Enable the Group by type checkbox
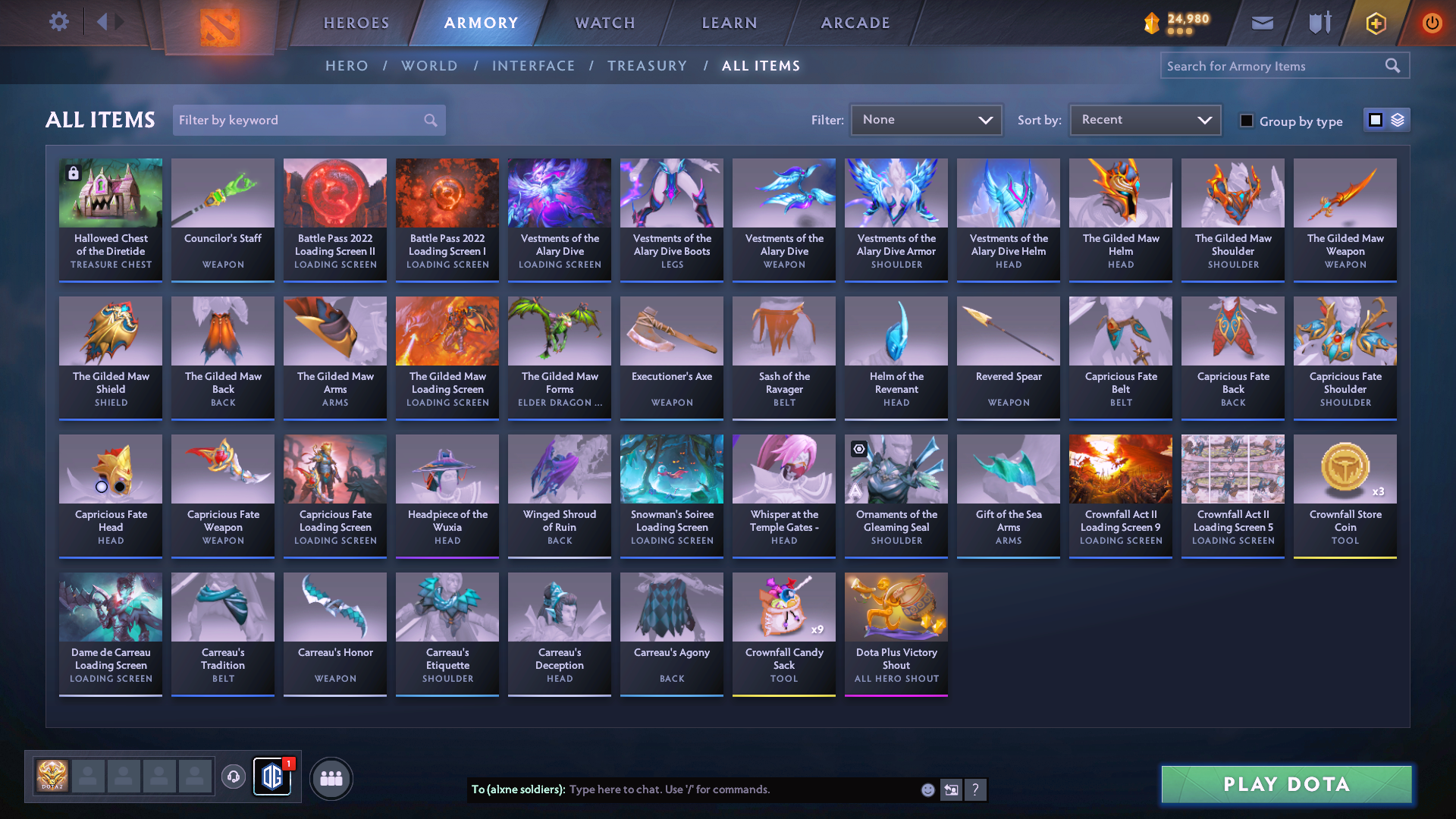The width and height of the screenshot is (1456, 819). [x=1246, y=120]
